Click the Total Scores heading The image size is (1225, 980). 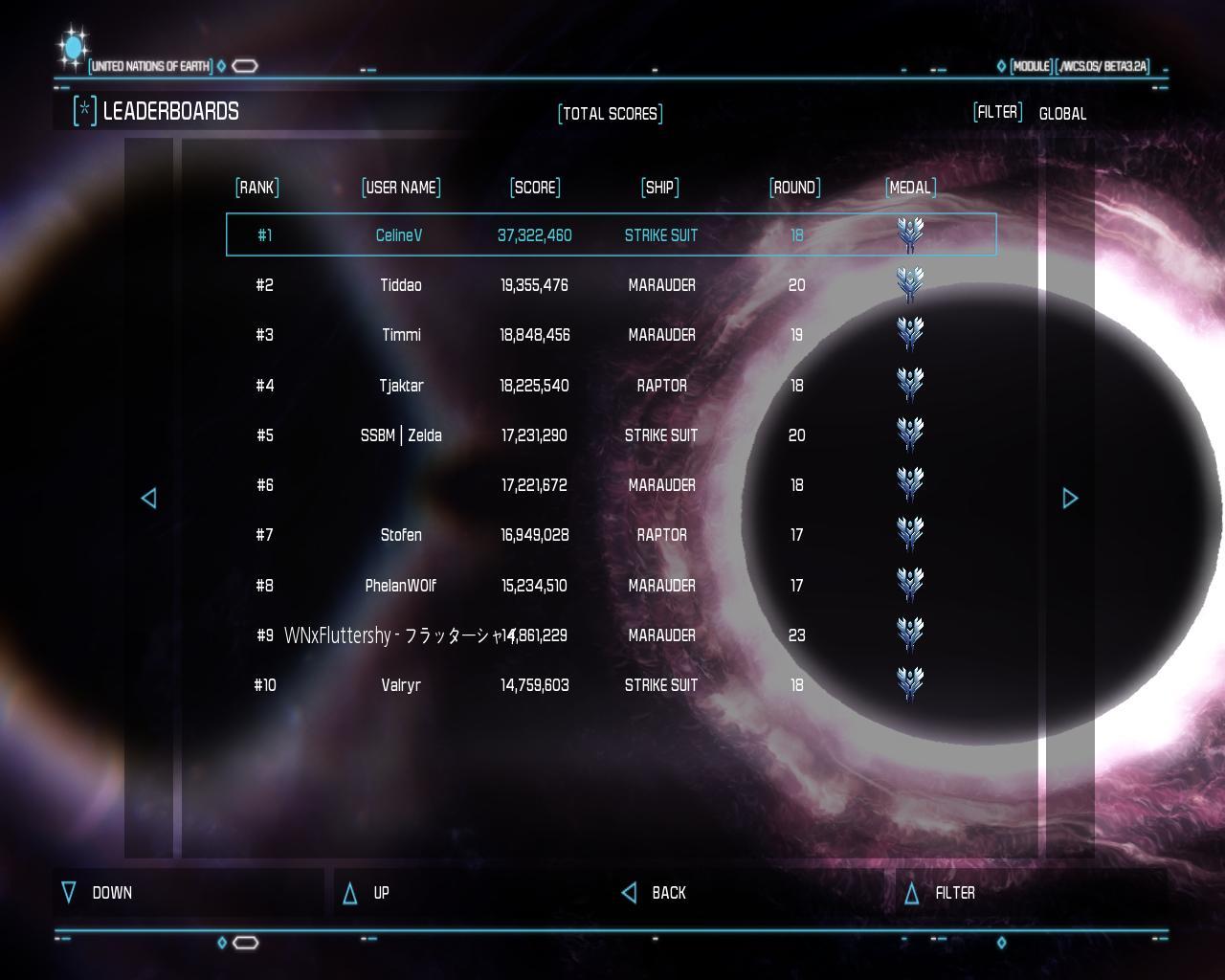coord(611,114)
